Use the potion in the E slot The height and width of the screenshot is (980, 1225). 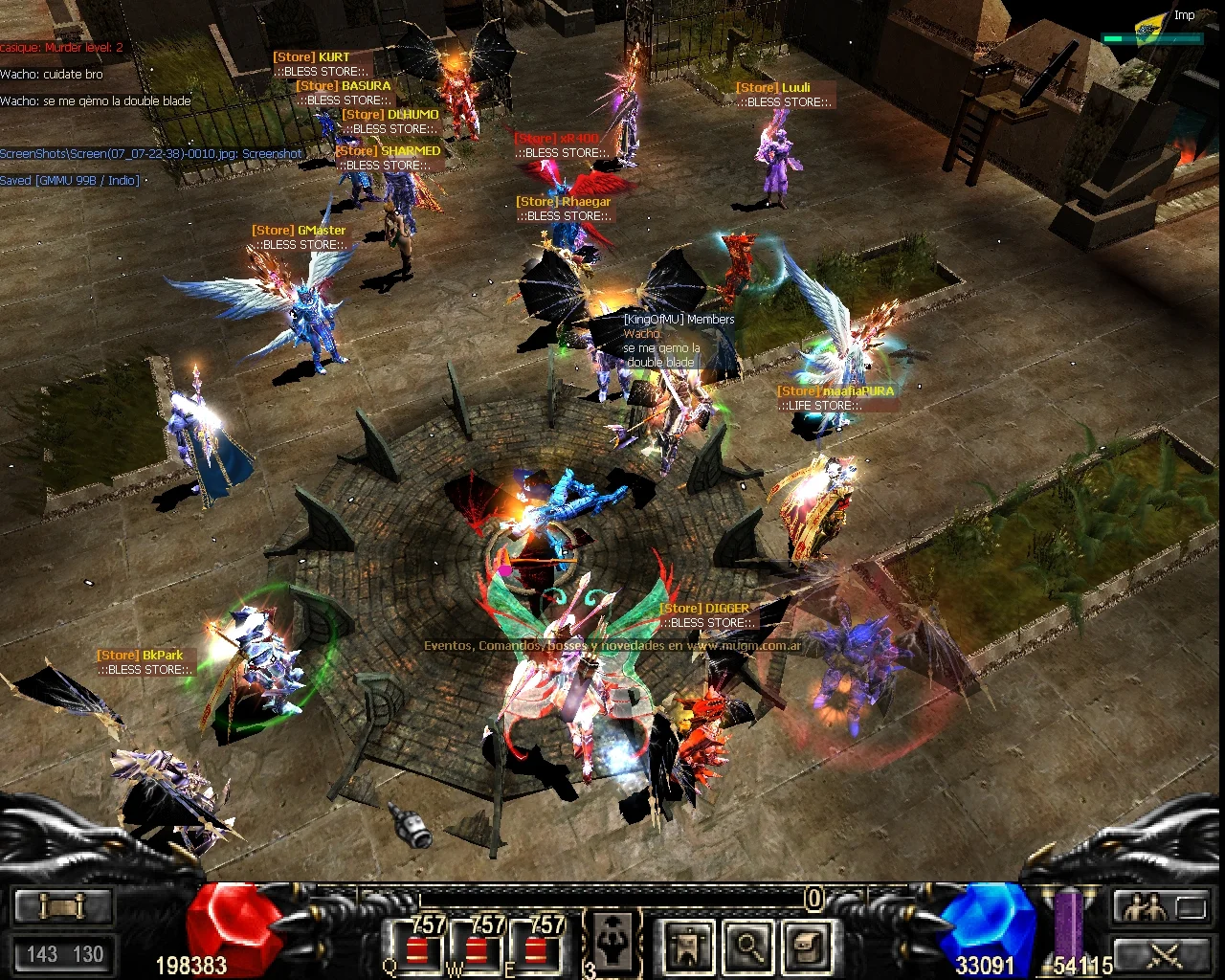536,948
